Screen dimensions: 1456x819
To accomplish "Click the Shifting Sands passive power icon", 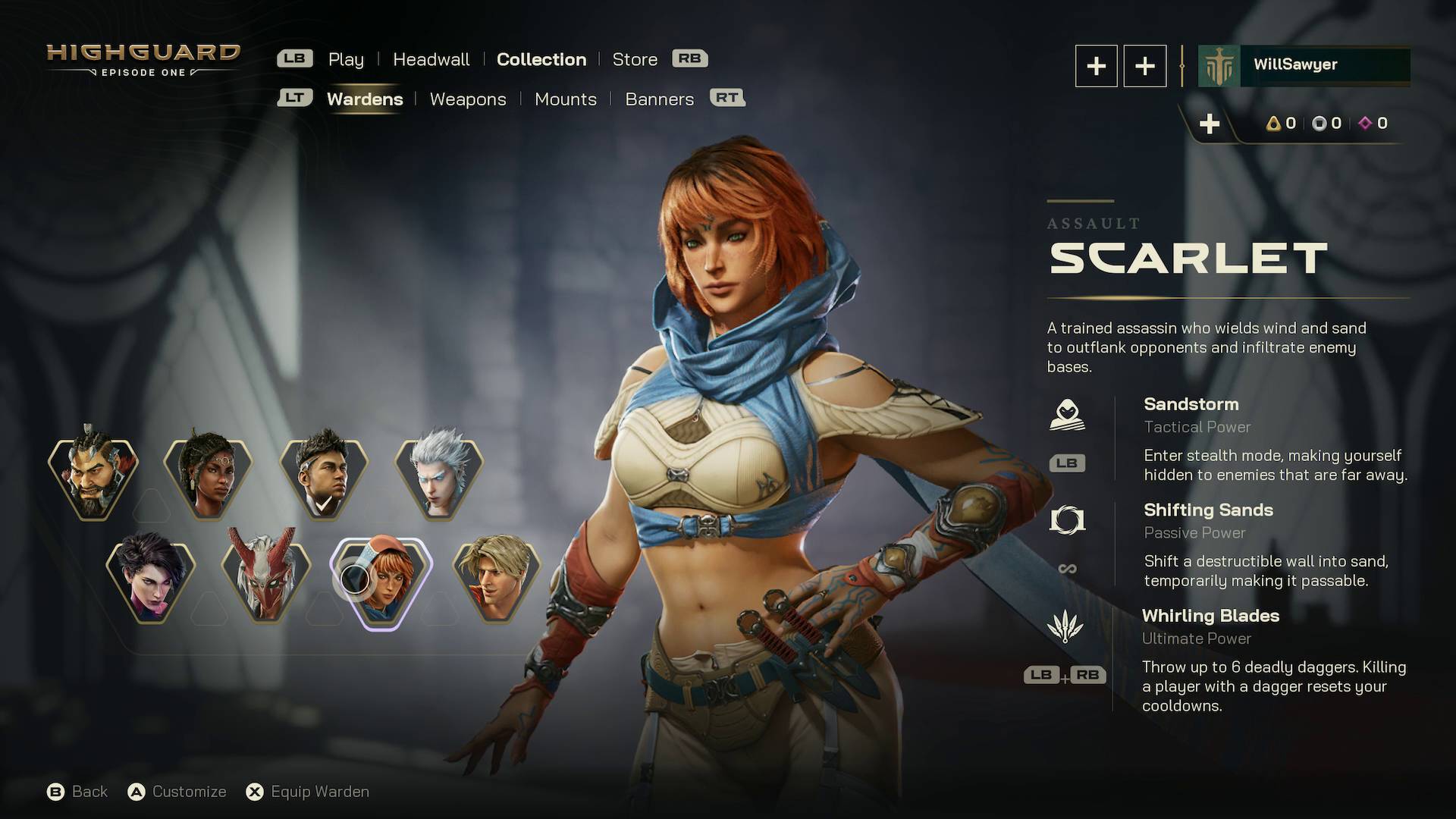I will pos(1068,519).
